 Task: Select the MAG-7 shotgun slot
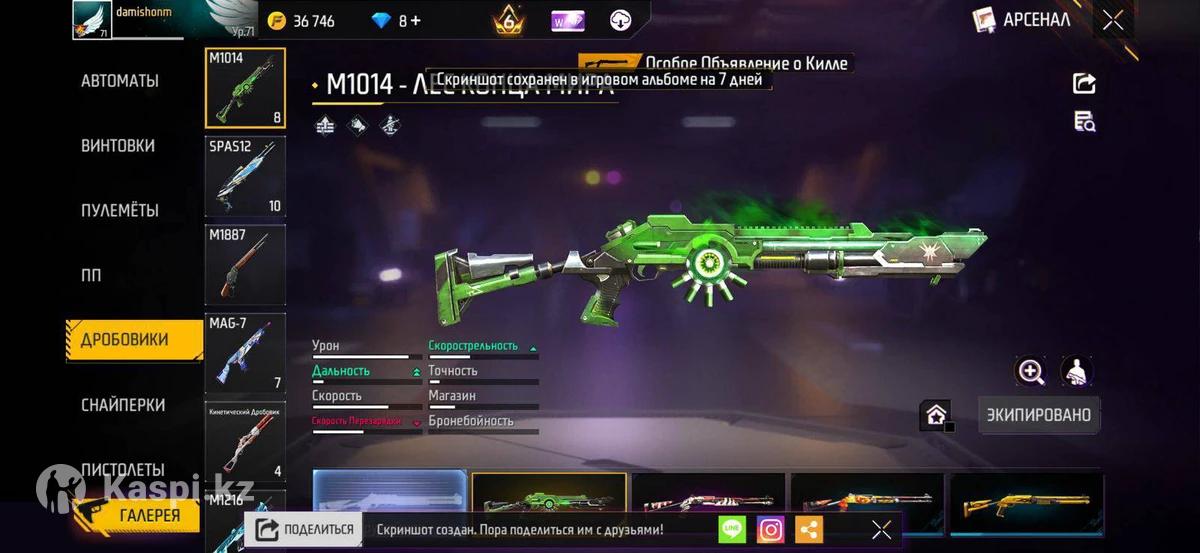coord(245,352)
